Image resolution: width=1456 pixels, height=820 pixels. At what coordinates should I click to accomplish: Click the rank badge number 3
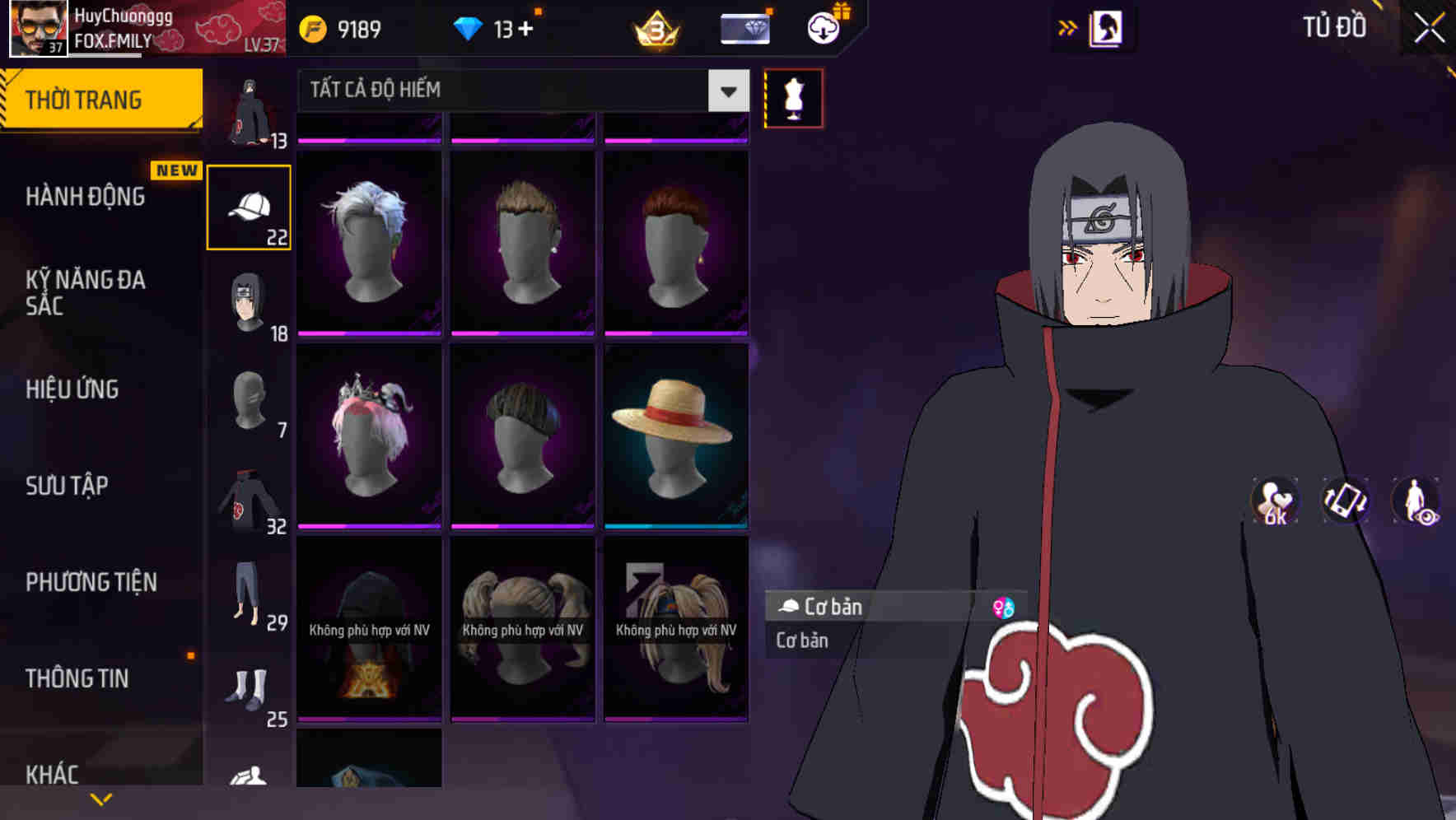pos(655,30)
